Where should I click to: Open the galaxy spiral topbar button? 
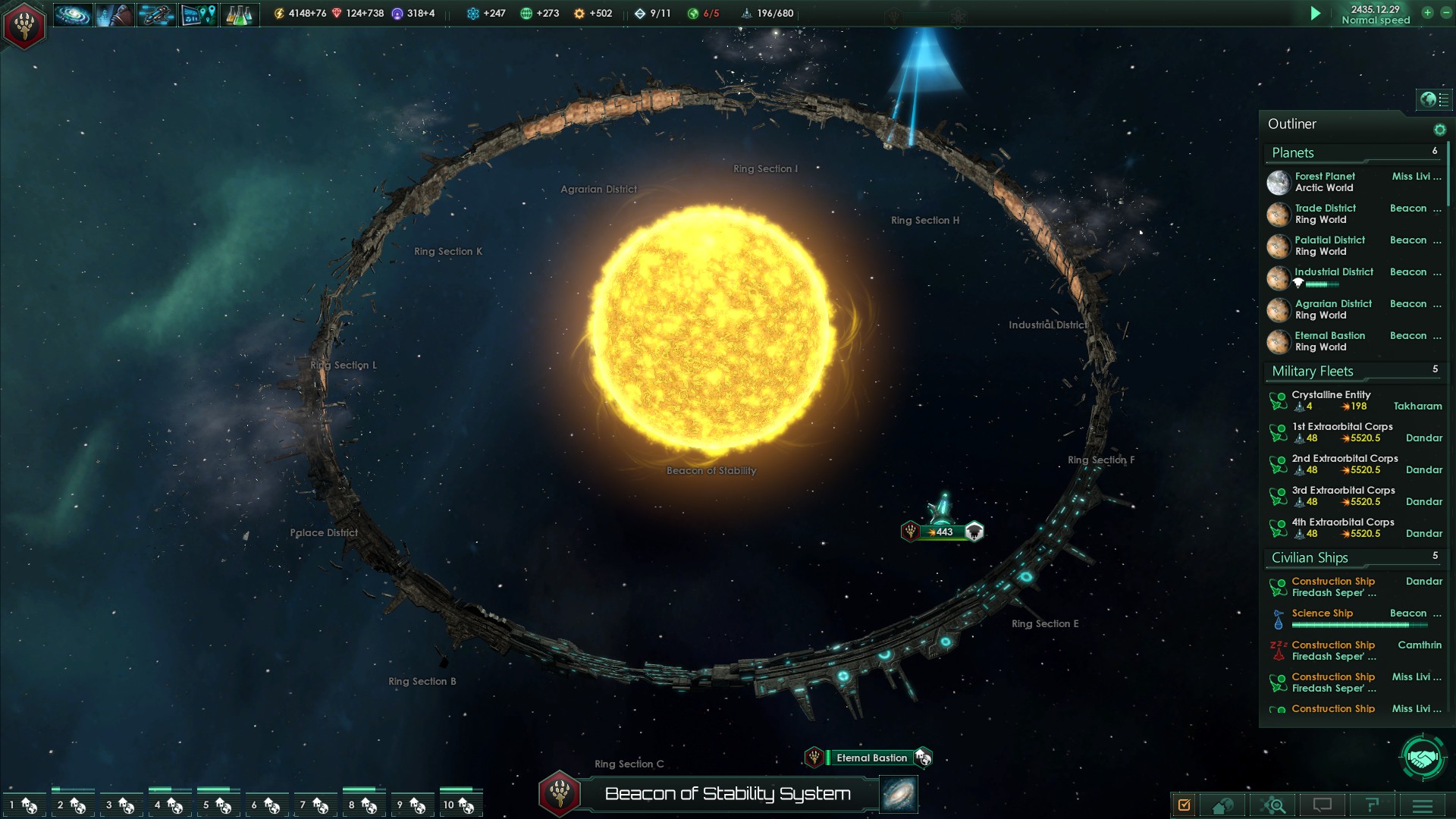[x=73, y=14]
